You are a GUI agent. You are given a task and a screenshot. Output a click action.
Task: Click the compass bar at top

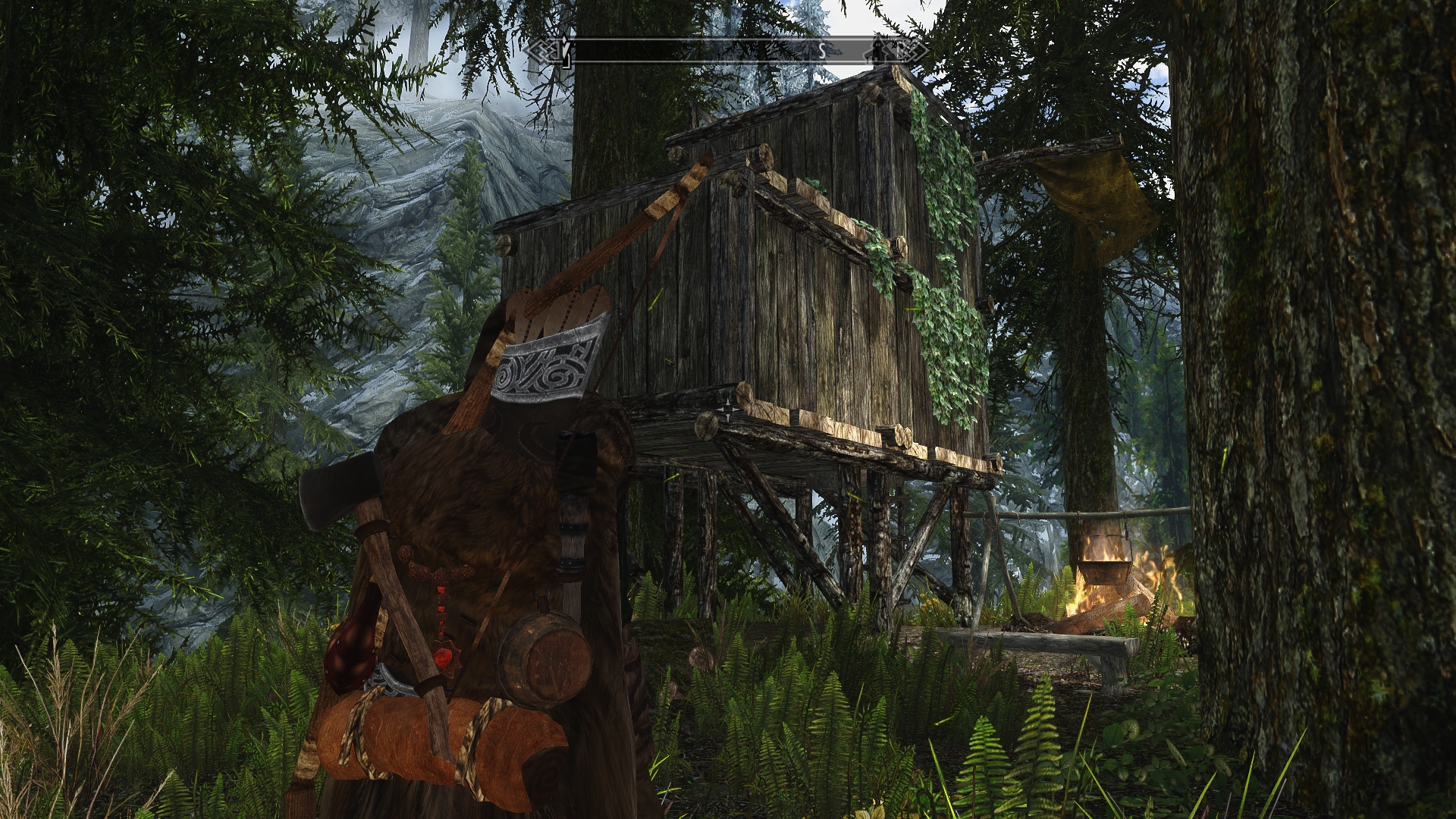[x=726, y=51]
